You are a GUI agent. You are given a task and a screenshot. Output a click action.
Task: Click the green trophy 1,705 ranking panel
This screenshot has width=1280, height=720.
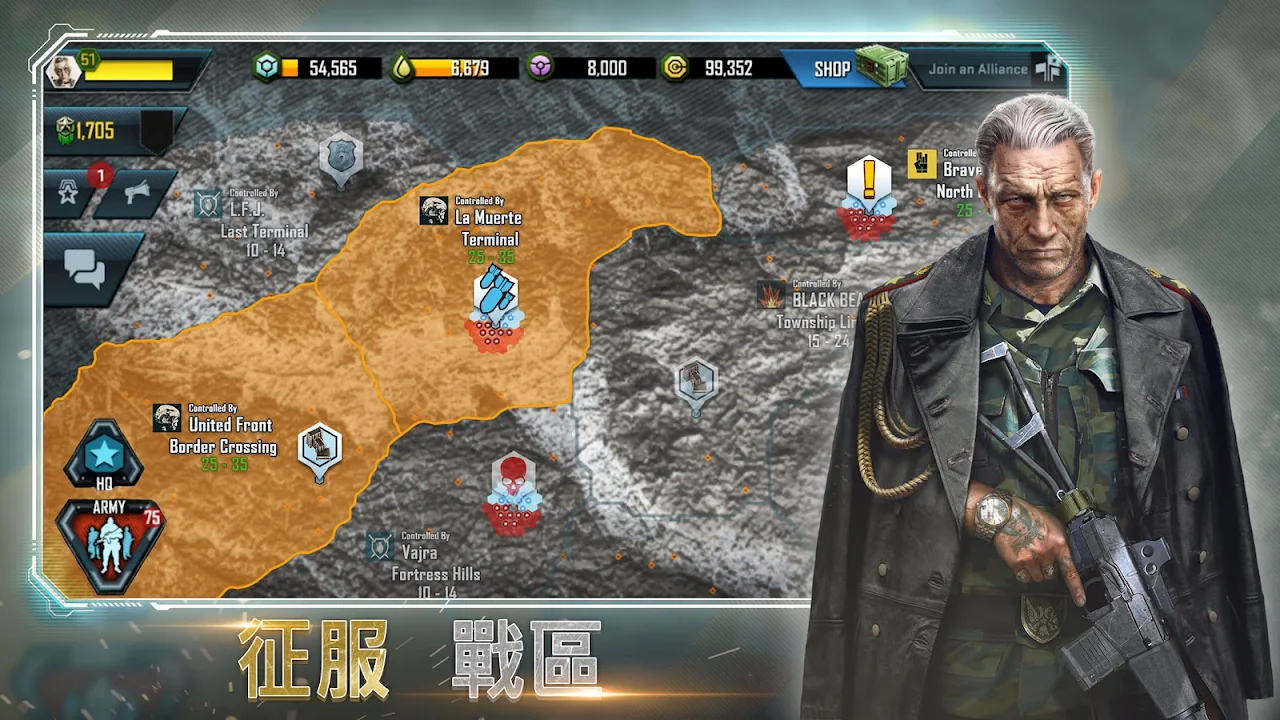tap(97, 130)
